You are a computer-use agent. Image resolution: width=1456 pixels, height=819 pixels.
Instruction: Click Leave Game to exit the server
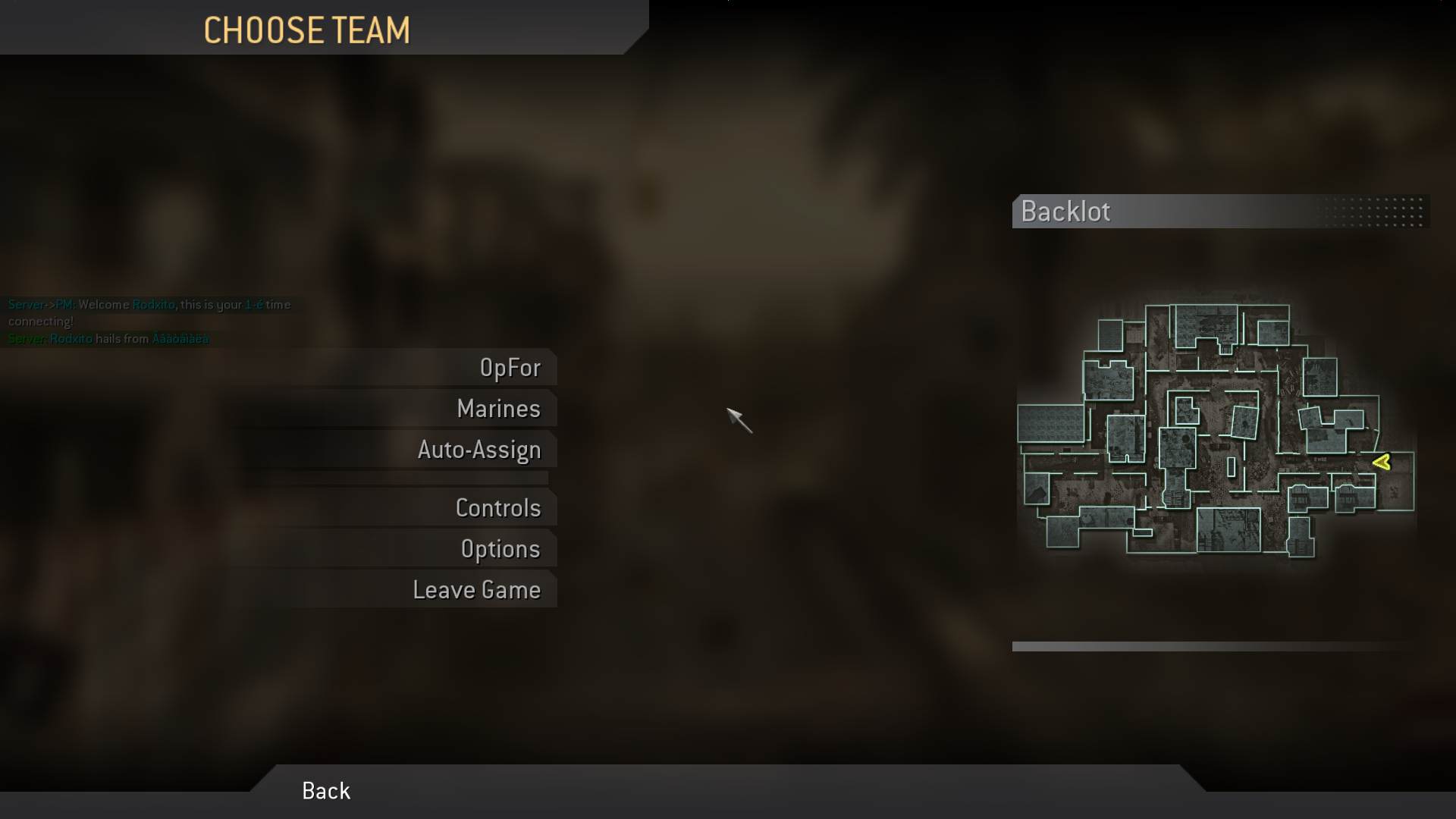(476, 589)
